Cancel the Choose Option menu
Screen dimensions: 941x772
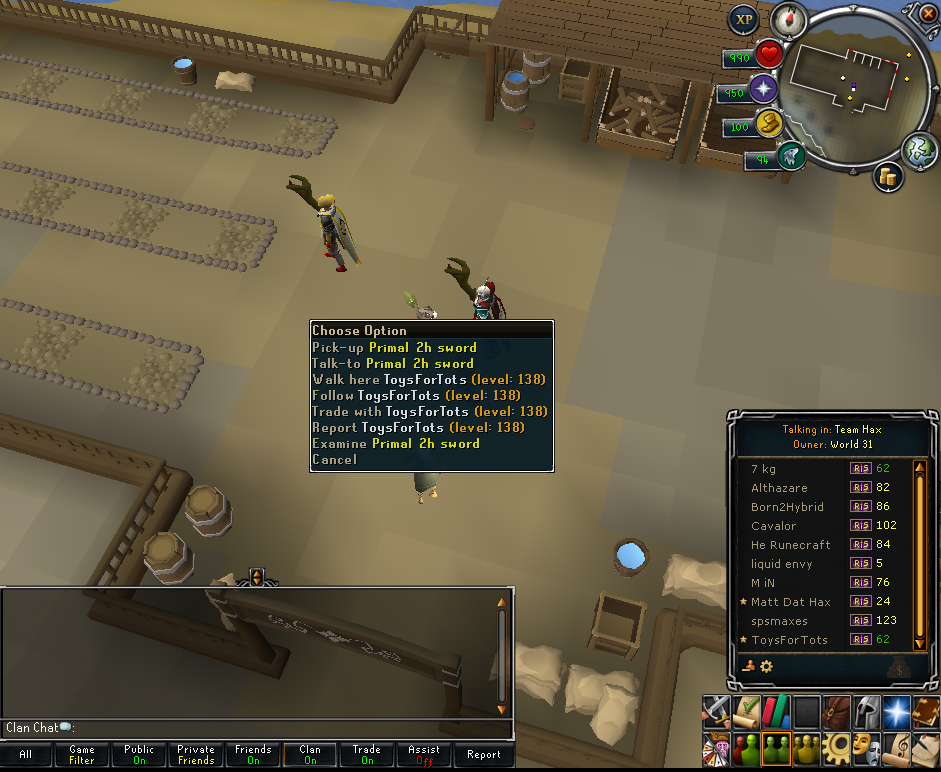tap(334, 459)
